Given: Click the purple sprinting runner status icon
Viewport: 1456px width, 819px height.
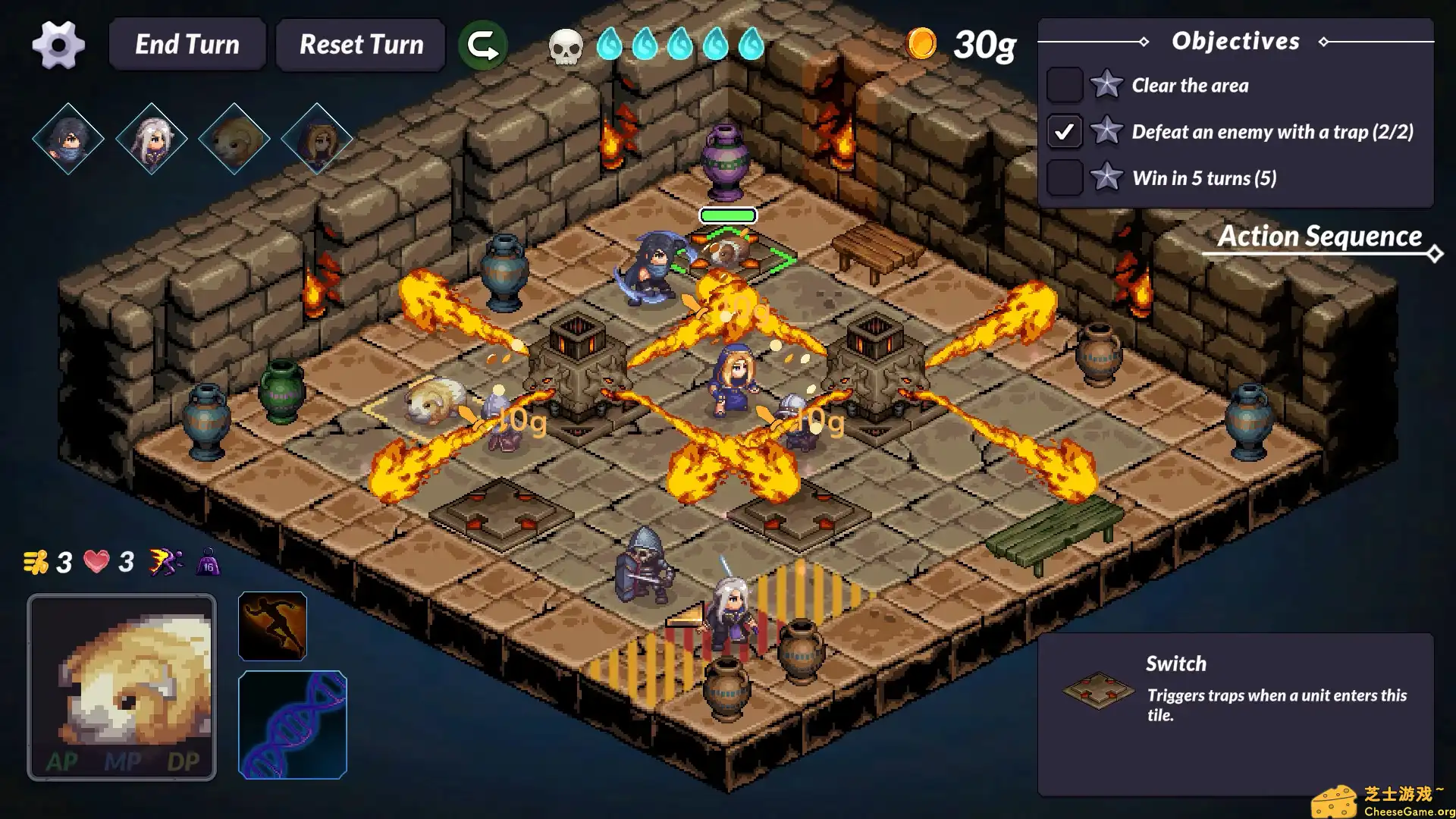Looking at the screenshot, I should coord(165,562).
